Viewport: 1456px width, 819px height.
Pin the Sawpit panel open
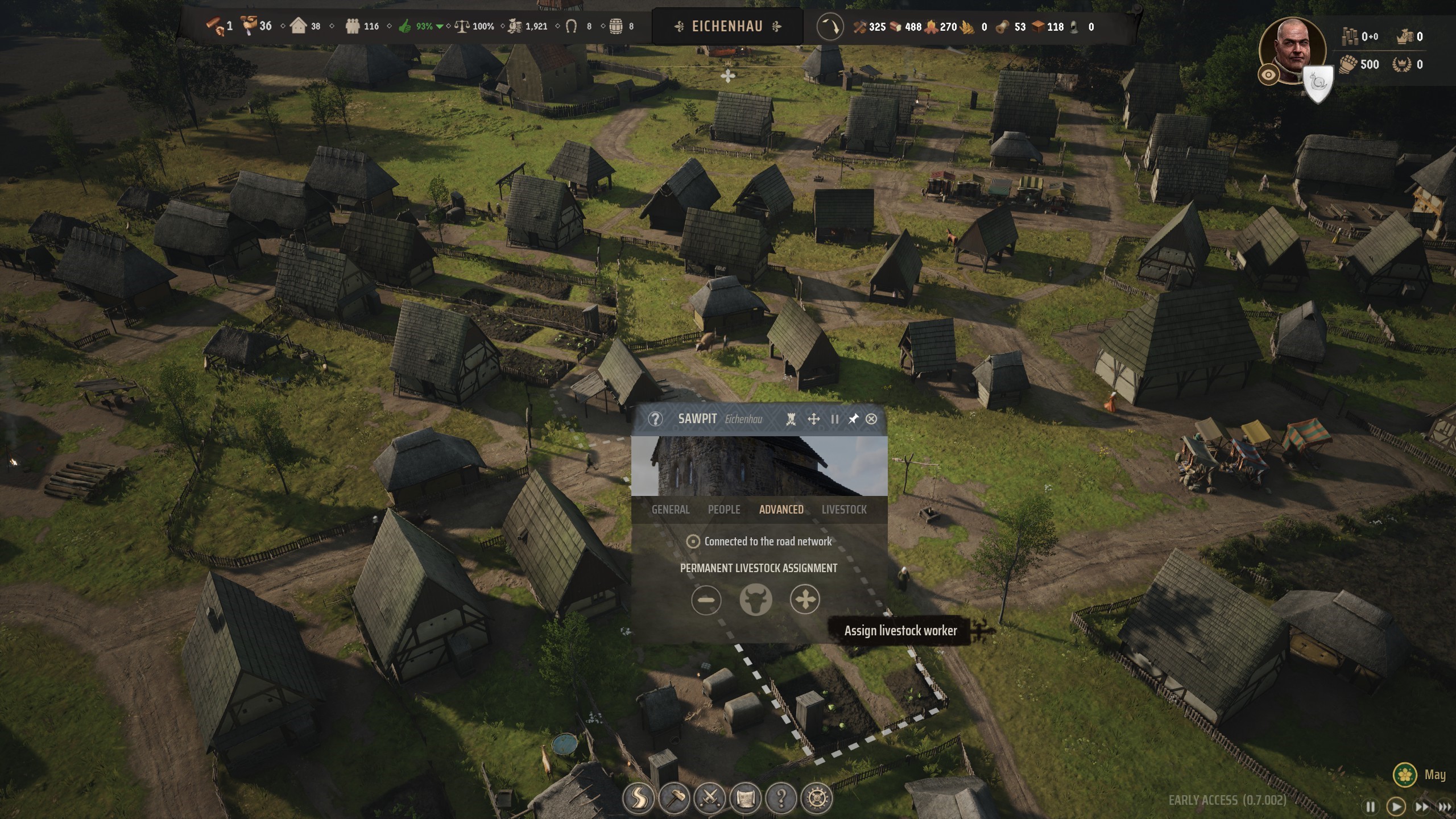point(853,419)
